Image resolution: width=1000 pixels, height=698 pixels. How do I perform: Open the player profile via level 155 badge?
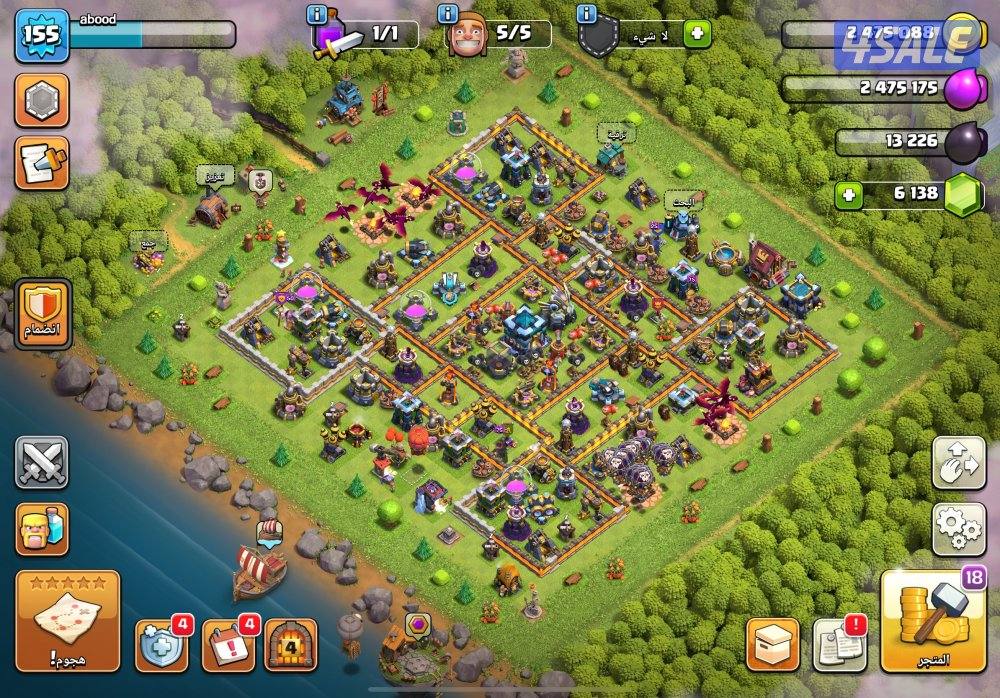(x=41, y=35)
